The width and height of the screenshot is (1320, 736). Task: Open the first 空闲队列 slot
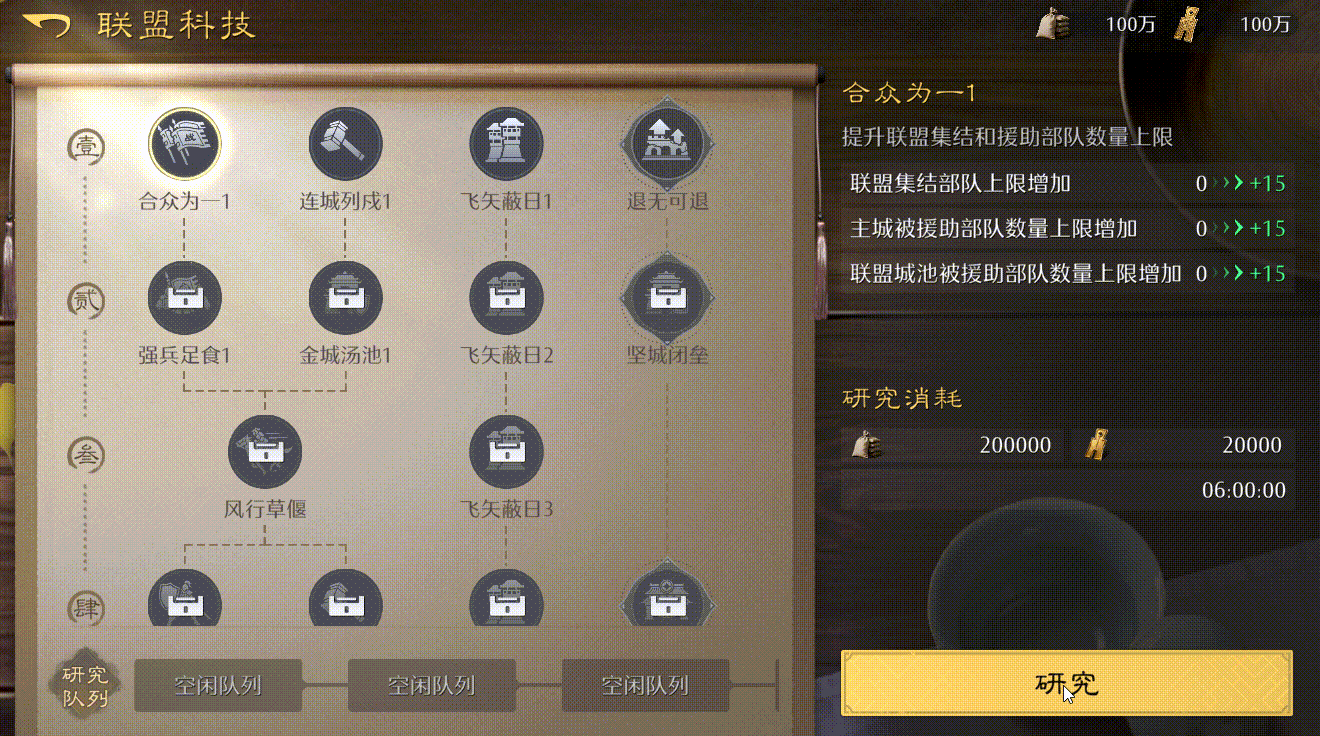(217, 687)
